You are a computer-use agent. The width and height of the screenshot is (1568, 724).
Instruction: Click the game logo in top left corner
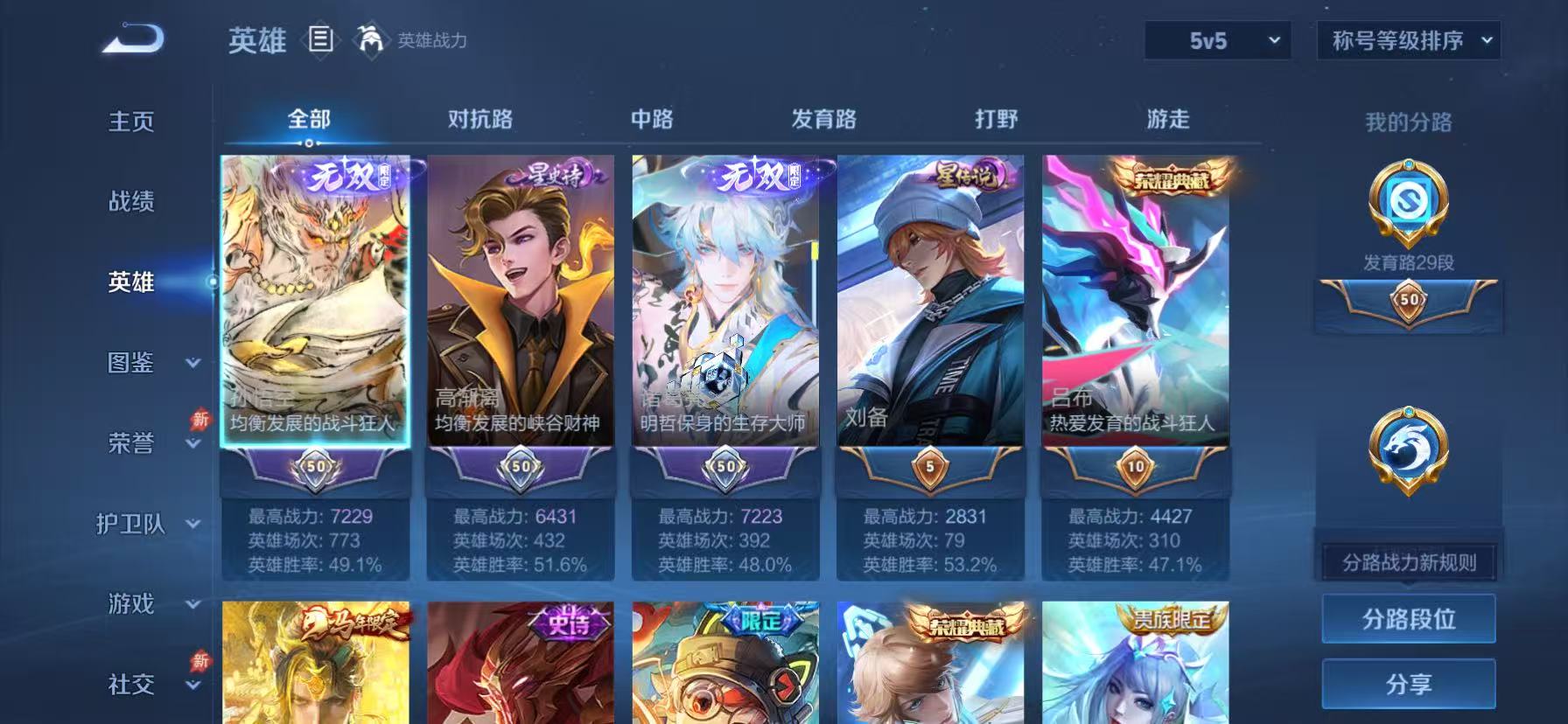pyautogui.click(x=129, y=39)
